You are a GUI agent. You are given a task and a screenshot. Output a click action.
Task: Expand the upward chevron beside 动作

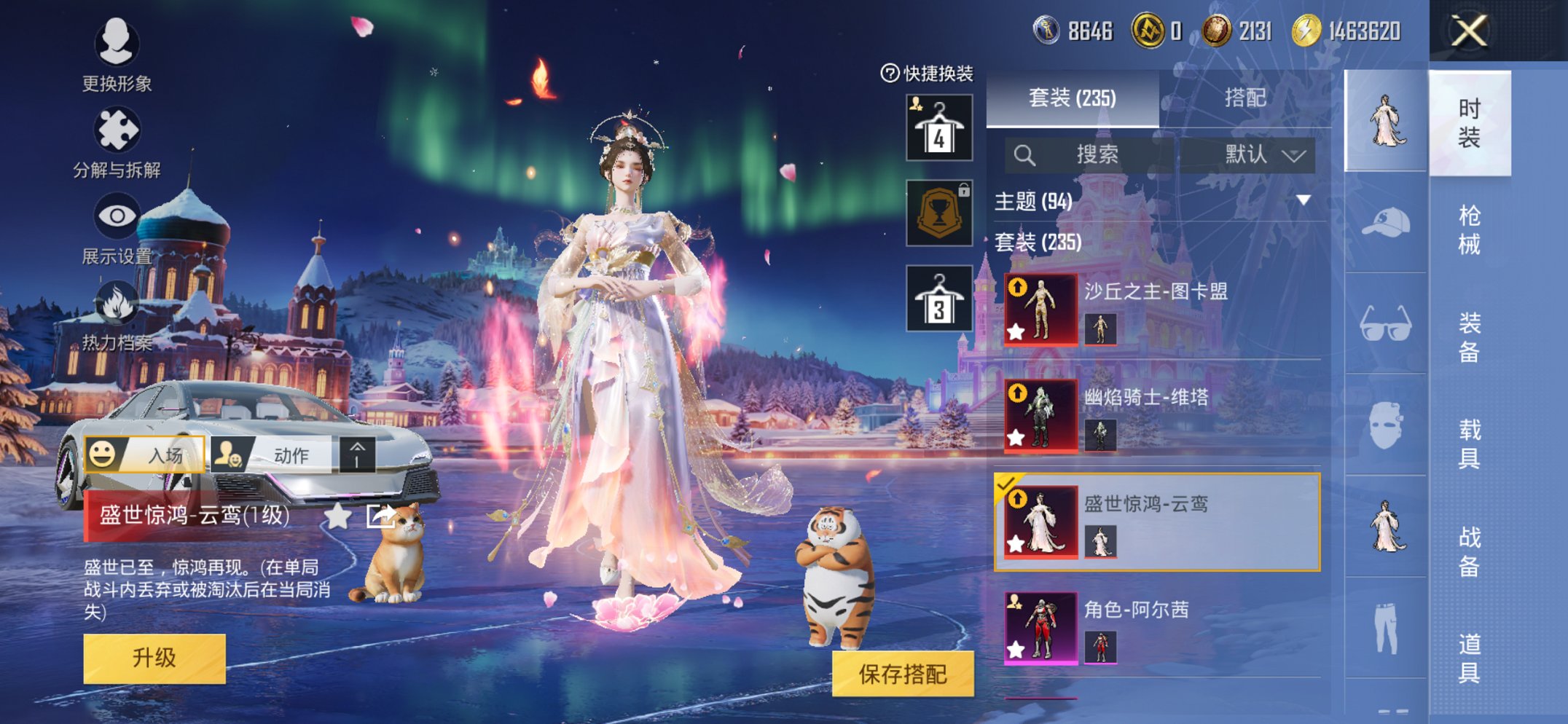tap(359, 454)
